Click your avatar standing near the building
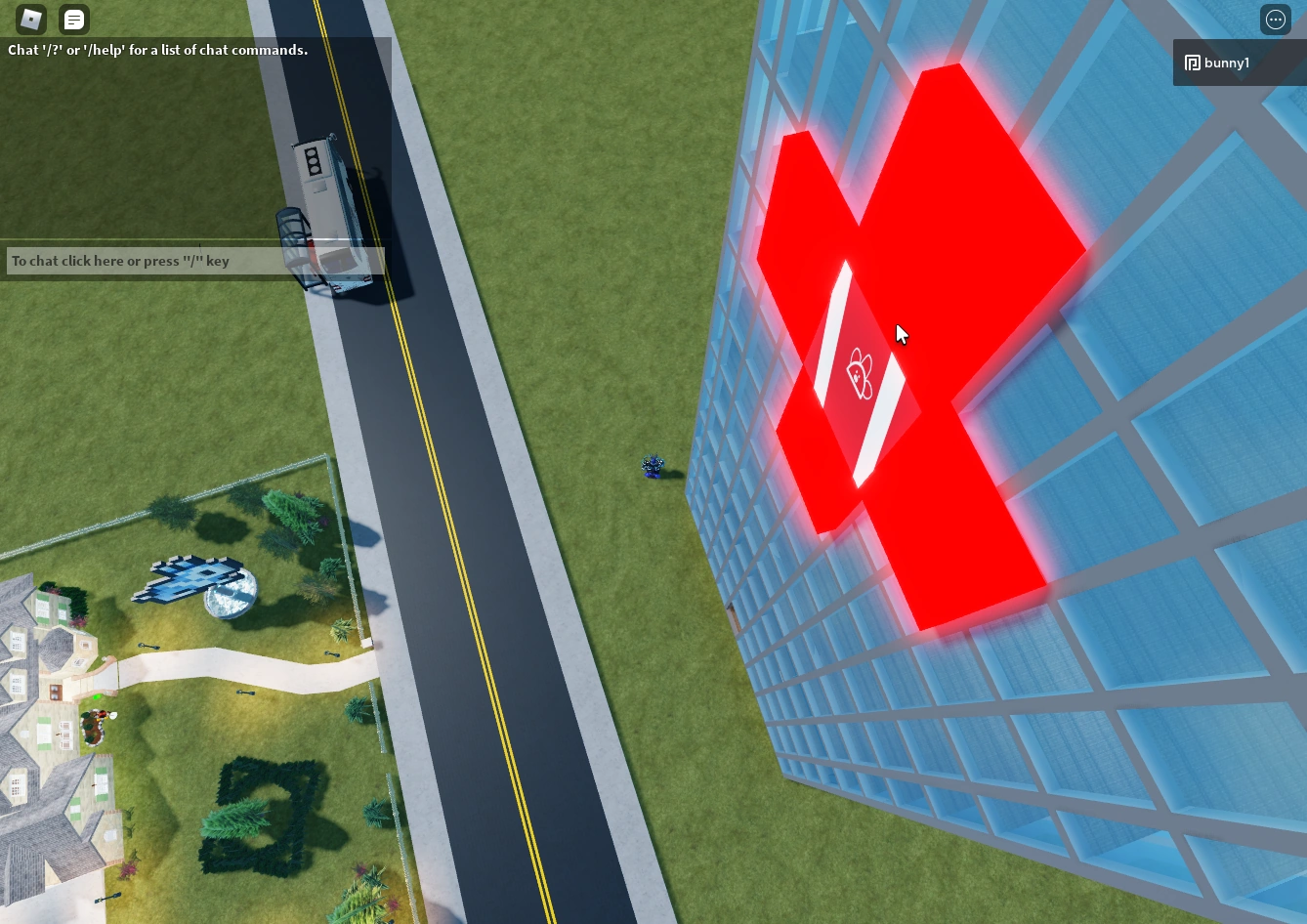Viewport: 1307px width, 924px height. click(x=653, y=466)
